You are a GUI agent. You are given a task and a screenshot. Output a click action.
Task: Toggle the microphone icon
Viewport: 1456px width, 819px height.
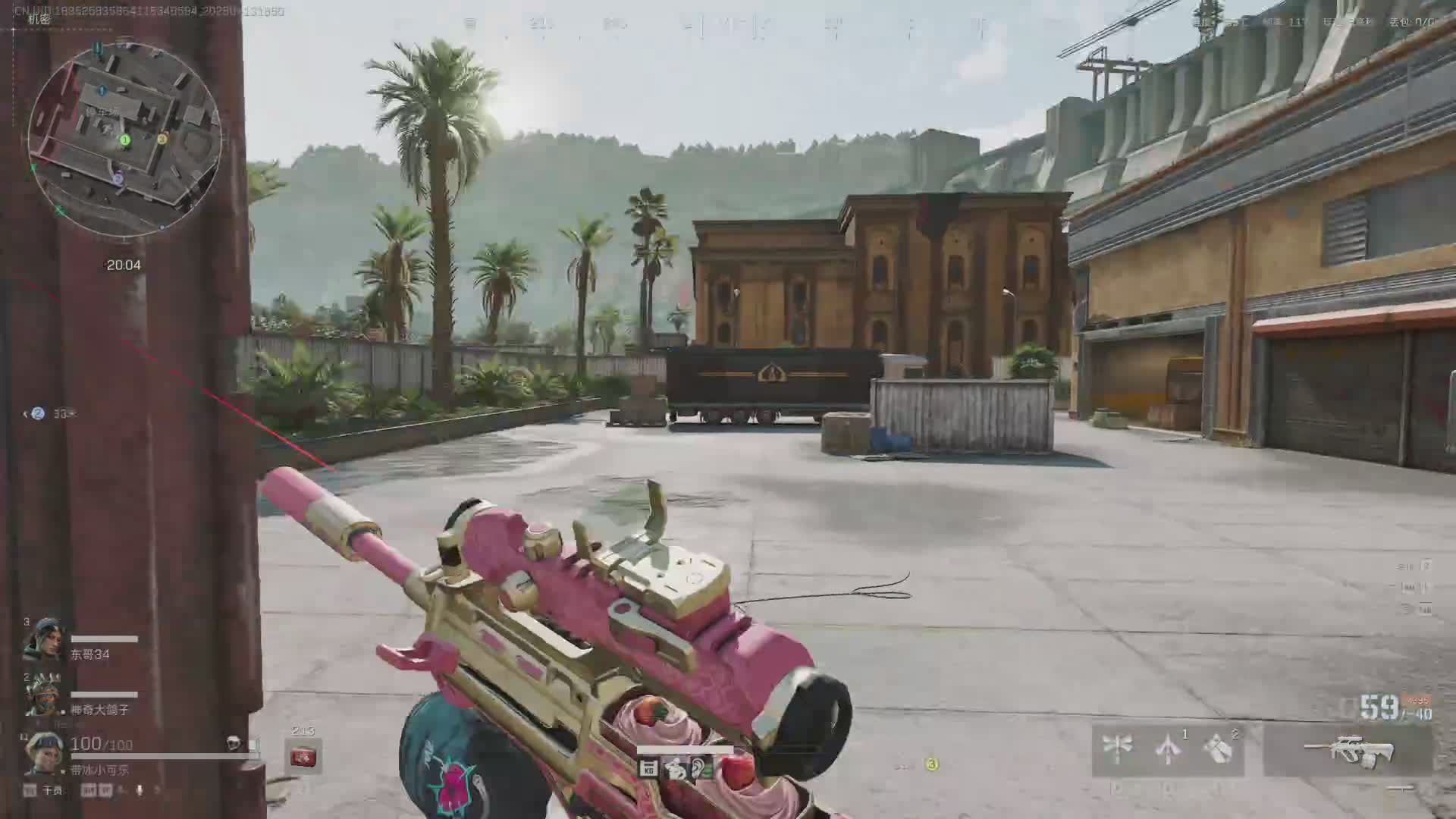[140, 790]
